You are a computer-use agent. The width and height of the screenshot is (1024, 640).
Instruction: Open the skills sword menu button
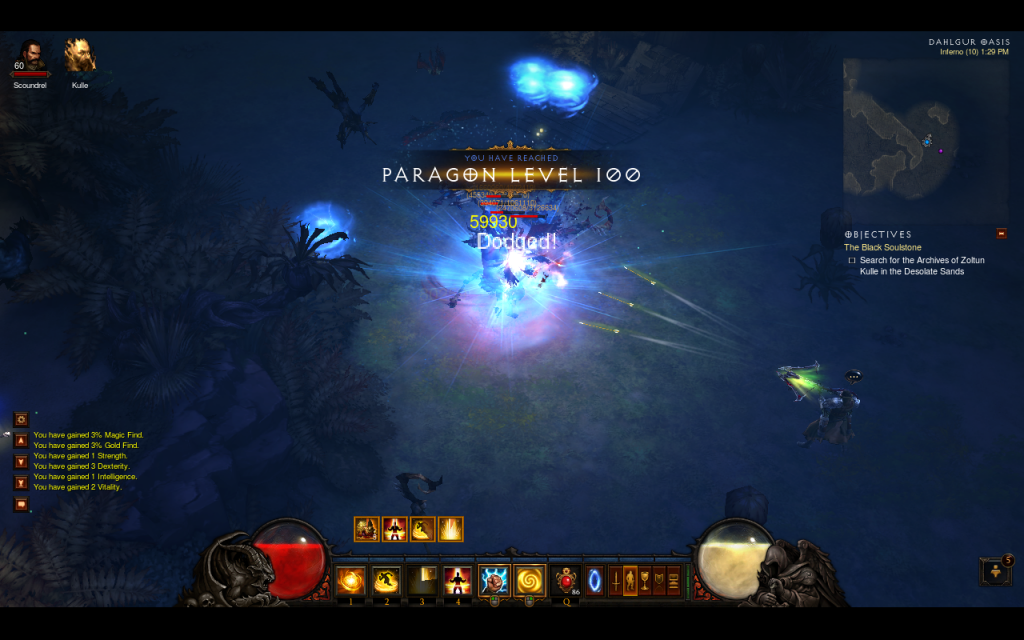point(615,580)
